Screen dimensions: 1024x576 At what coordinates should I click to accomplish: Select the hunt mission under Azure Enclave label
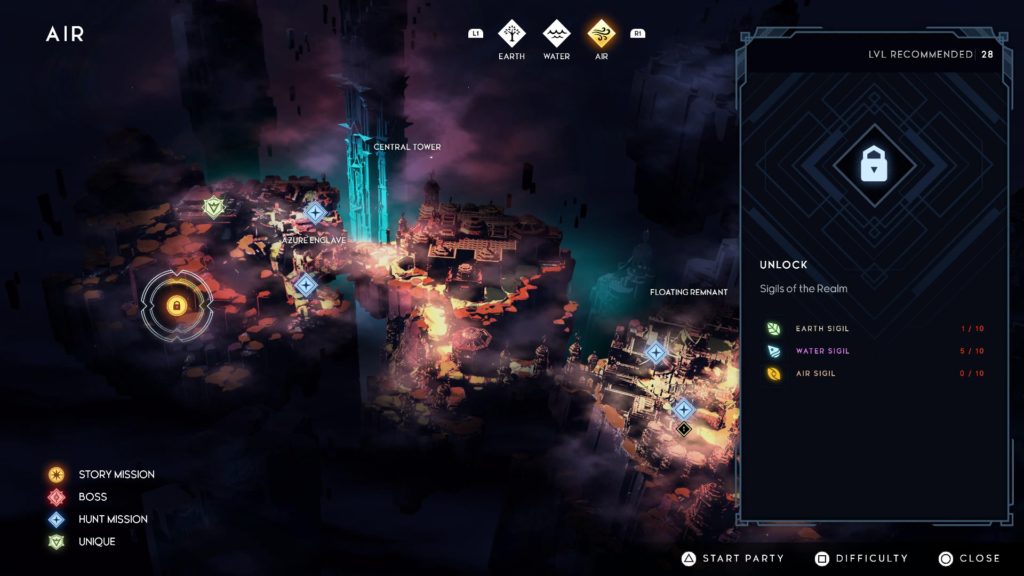pos(306,285)
